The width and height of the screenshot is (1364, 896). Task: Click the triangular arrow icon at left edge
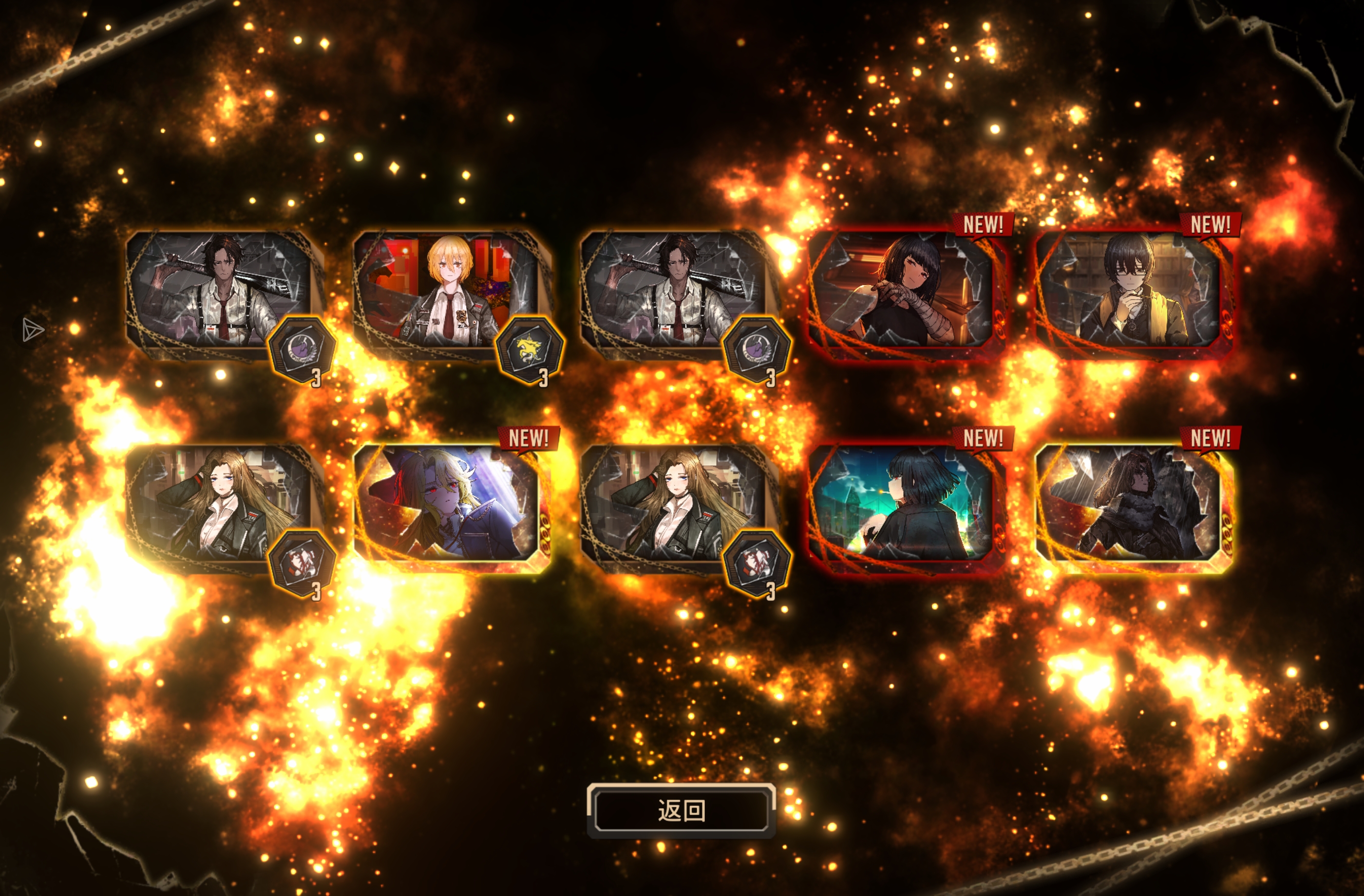click(x=32, y=330)
